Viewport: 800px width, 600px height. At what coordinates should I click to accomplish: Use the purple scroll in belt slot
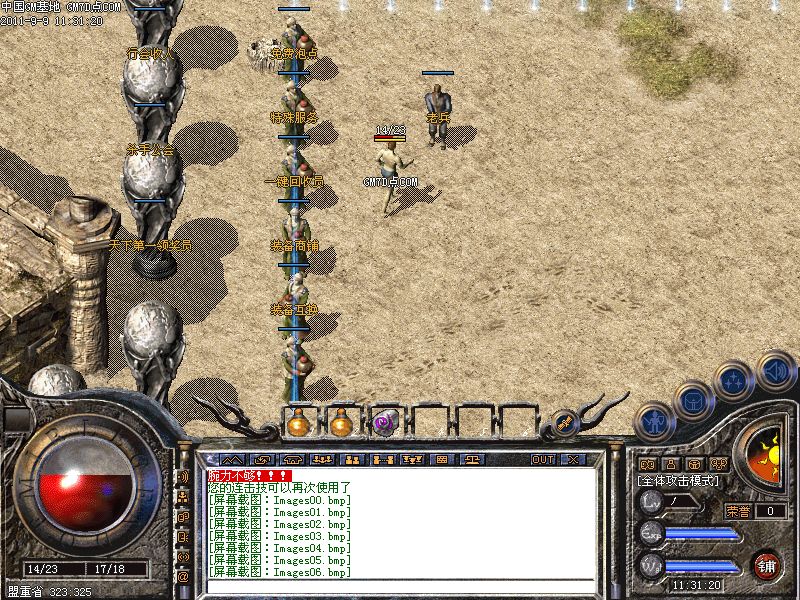click(386, 422)
